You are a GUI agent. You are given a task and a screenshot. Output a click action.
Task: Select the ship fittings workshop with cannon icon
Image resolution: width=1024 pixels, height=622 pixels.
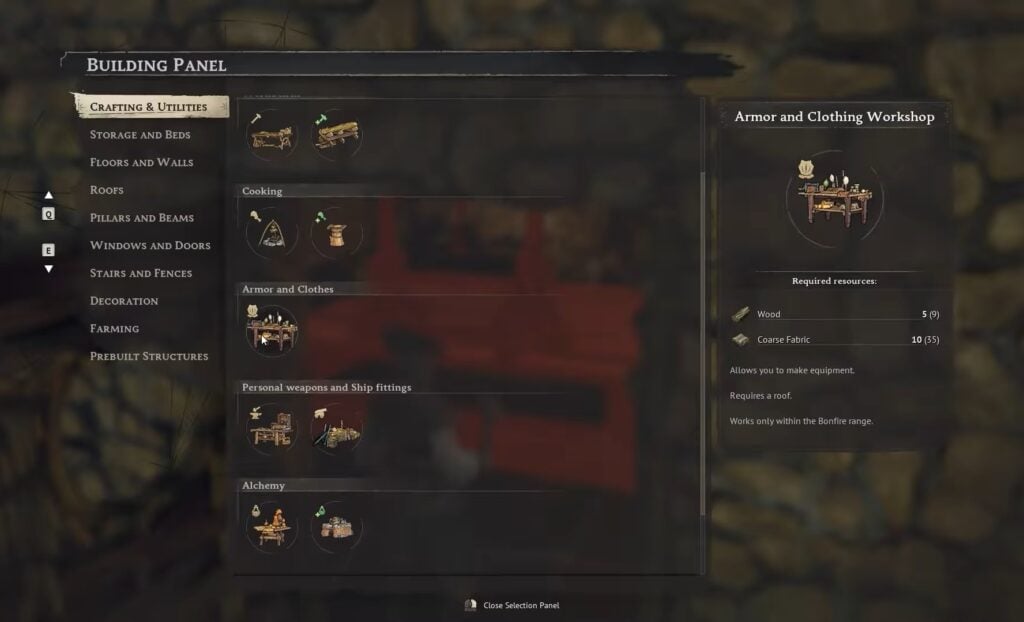[x=336, y=429]
